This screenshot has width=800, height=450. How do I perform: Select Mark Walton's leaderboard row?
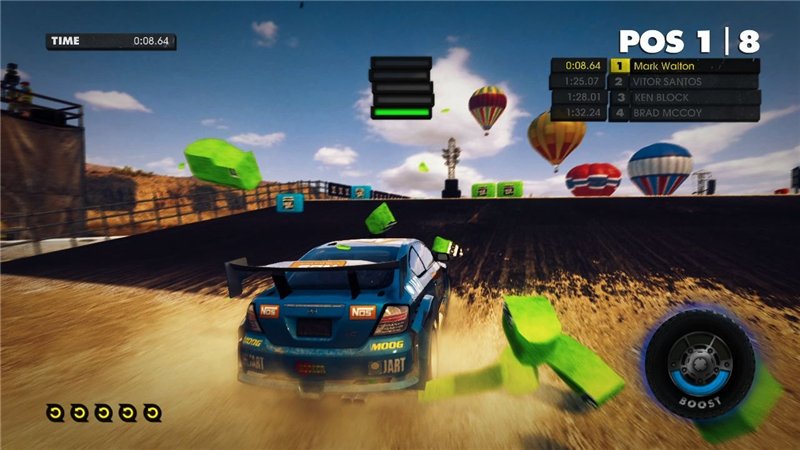point(655,66)
